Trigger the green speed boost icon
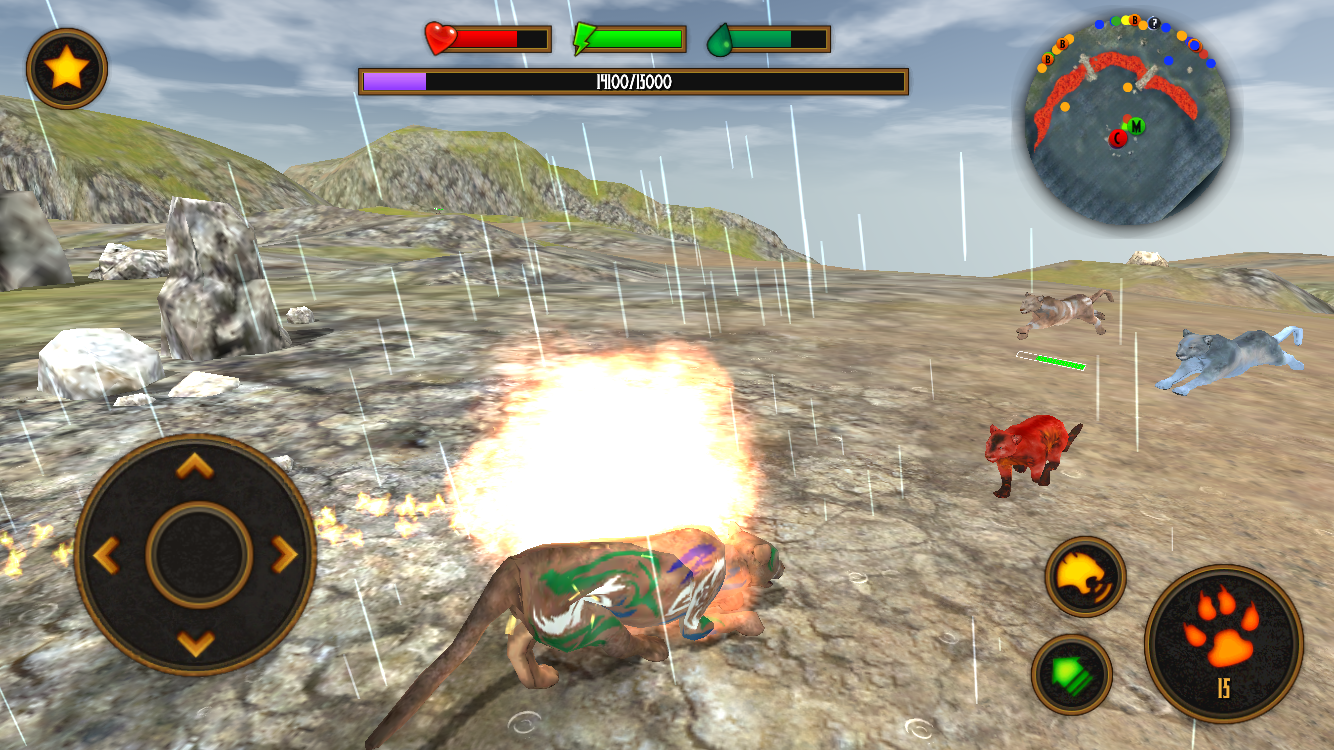The image size is (1334, 750). point(1072,675)
